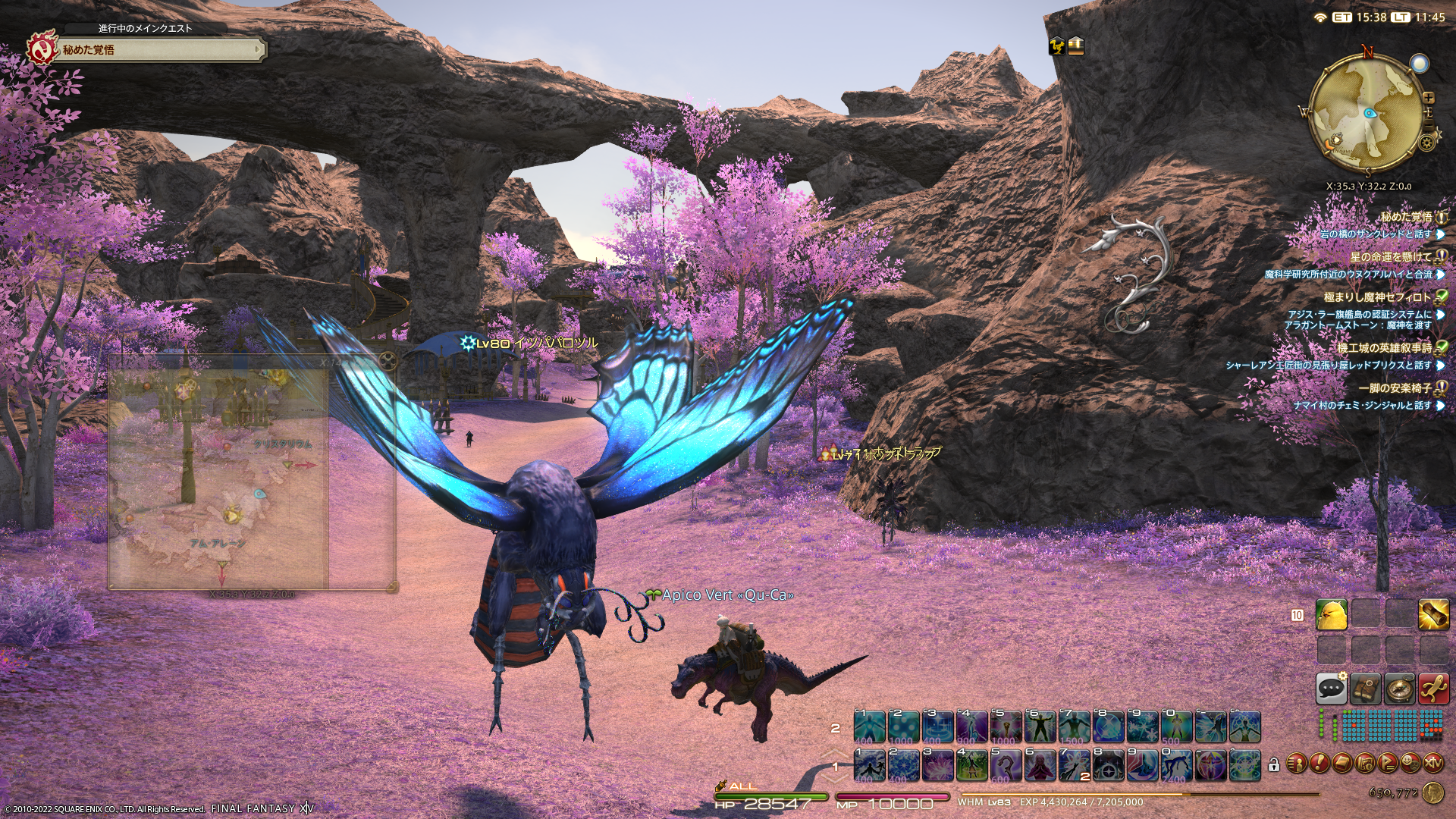1456x819 pixels.
Task: Click the red running-figure emote icon
Action: pos(1433,688)
